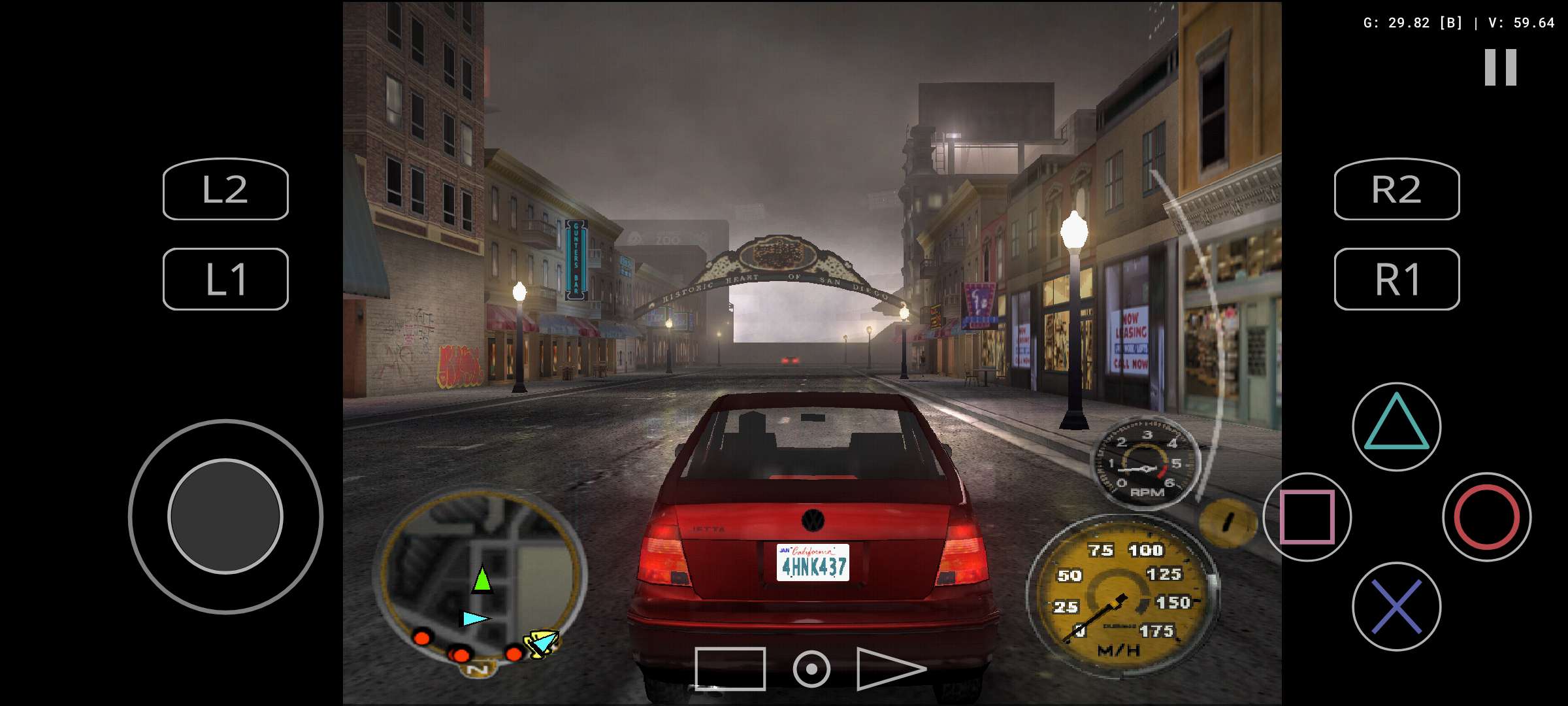Tap the pink square face button
This screenshot has height=706, width=1568.
pos(1307,516)
